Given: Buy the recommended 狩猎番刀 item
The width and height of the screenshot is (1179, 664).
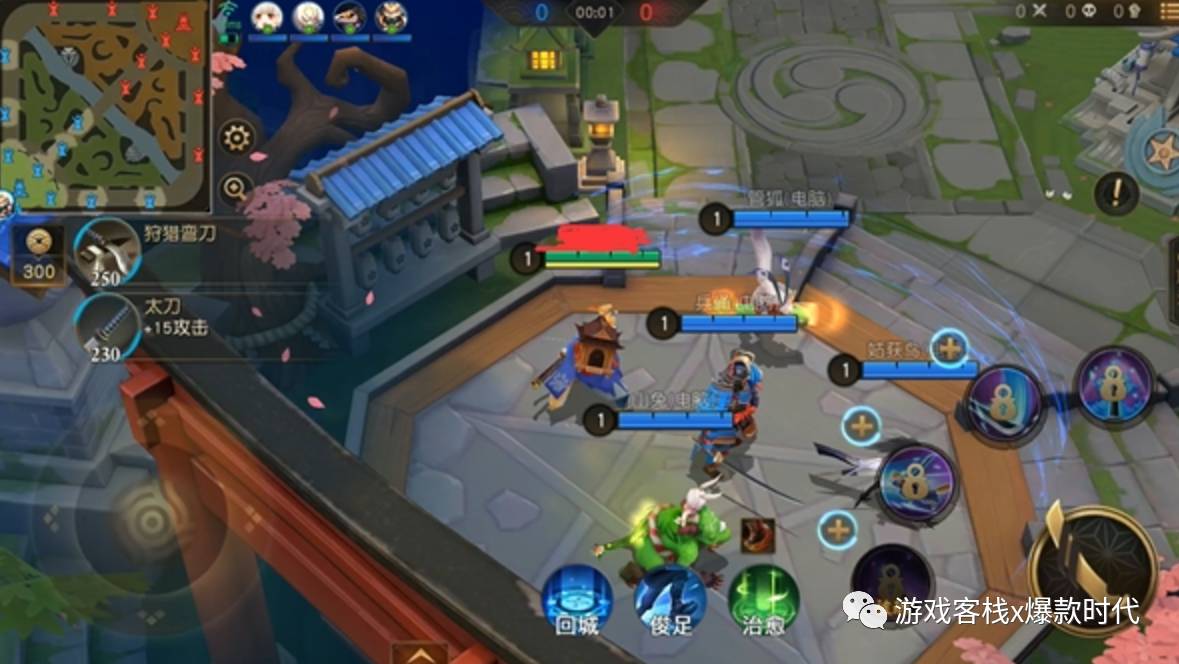Looking at the screenshot, I should [x=106, y=252].
